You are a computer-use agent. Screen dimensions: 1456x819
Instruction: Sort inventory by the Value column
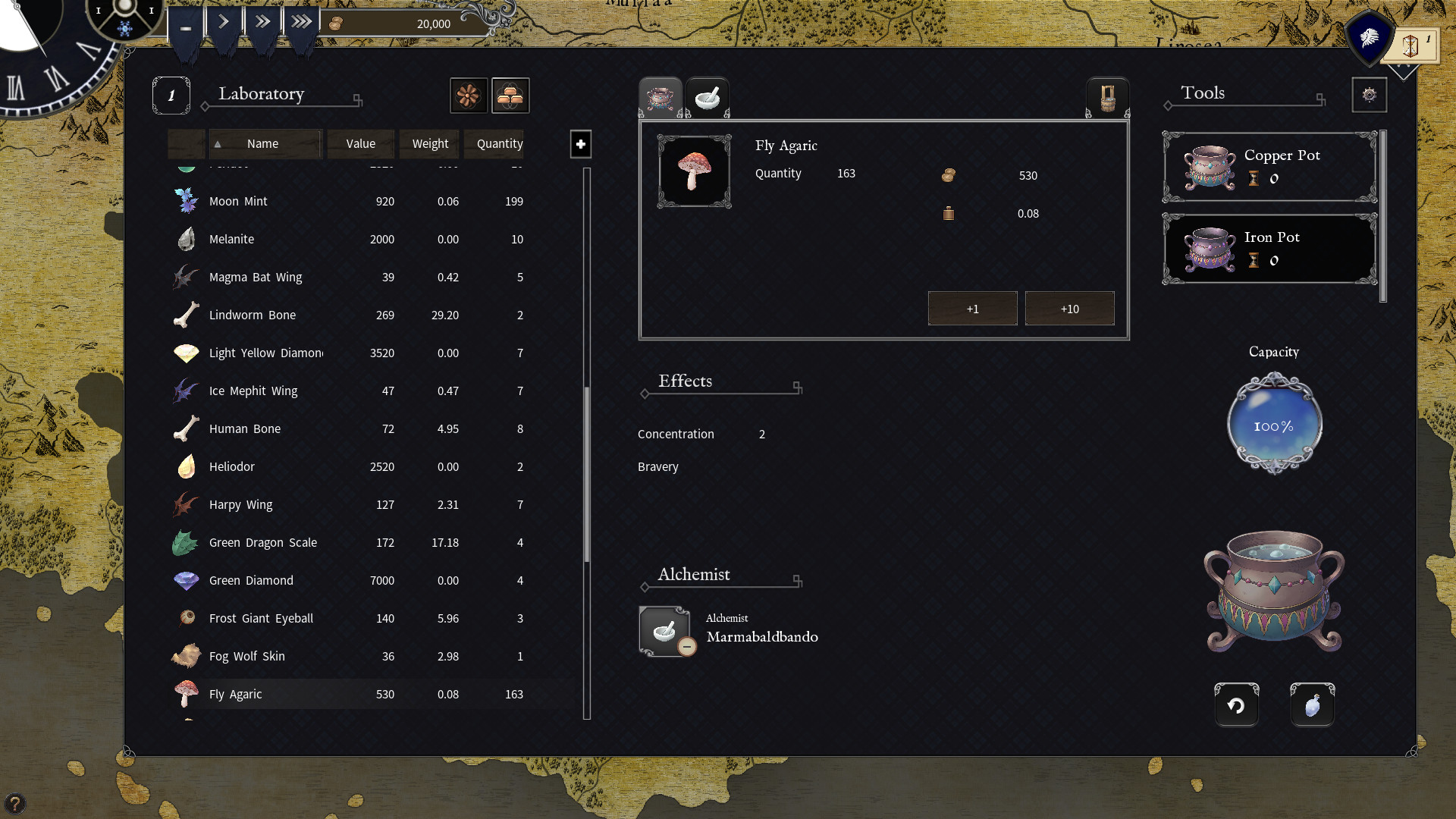360,143
